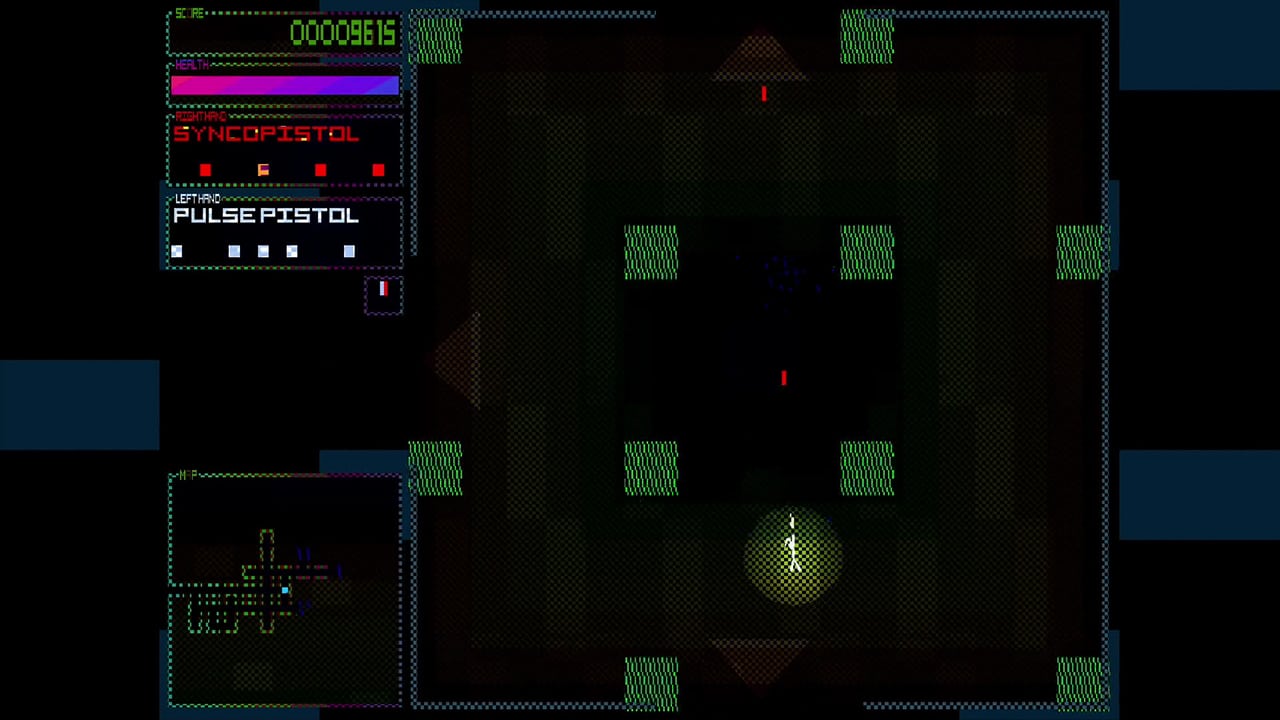Click the last blue PULSE PISTOL ammo square
This screenshot has height=720, width=1280.
click(349, 251)
